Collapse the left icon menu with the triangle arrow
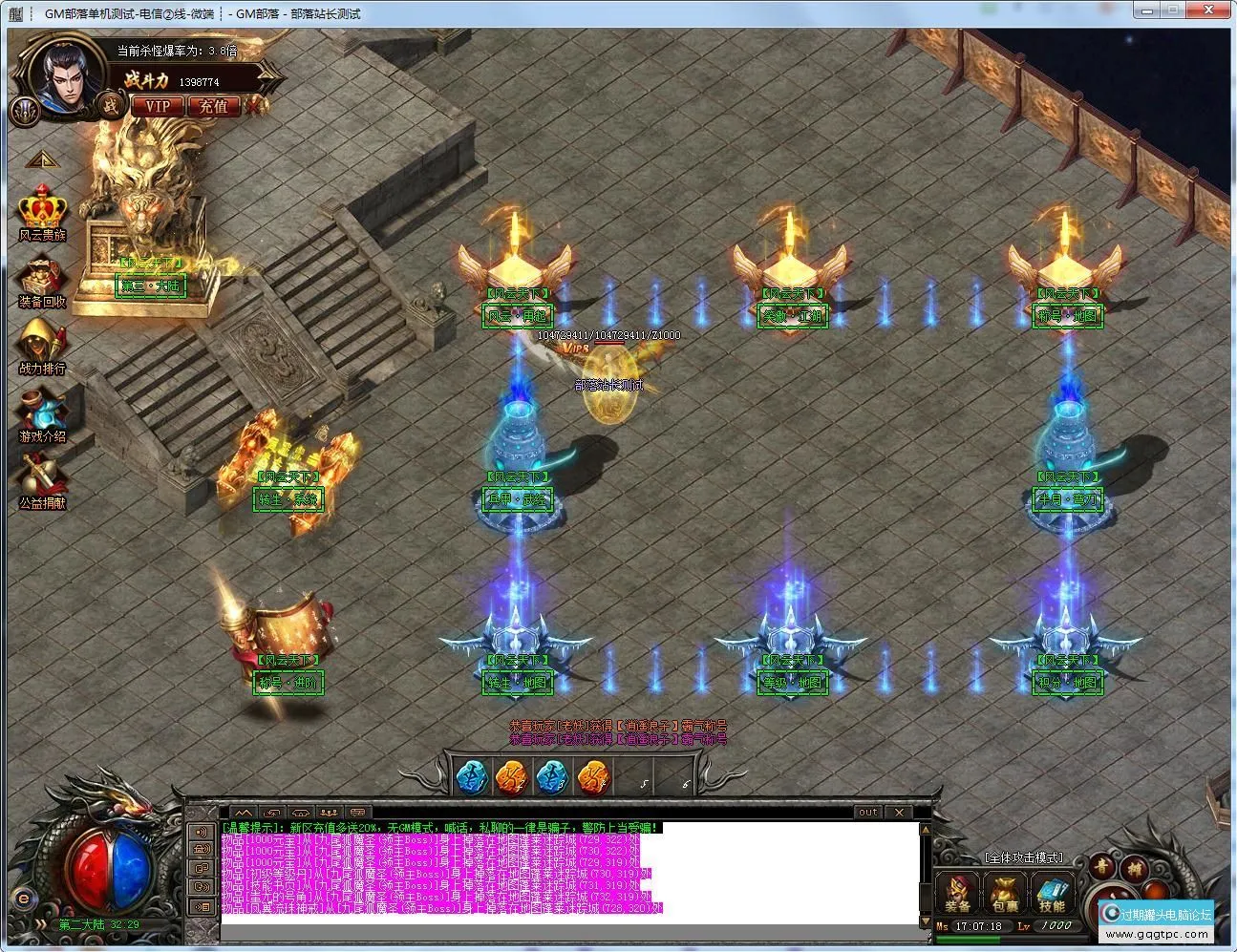The width and height of the screenshot is (1237, 952). click(x=42, y=159)
